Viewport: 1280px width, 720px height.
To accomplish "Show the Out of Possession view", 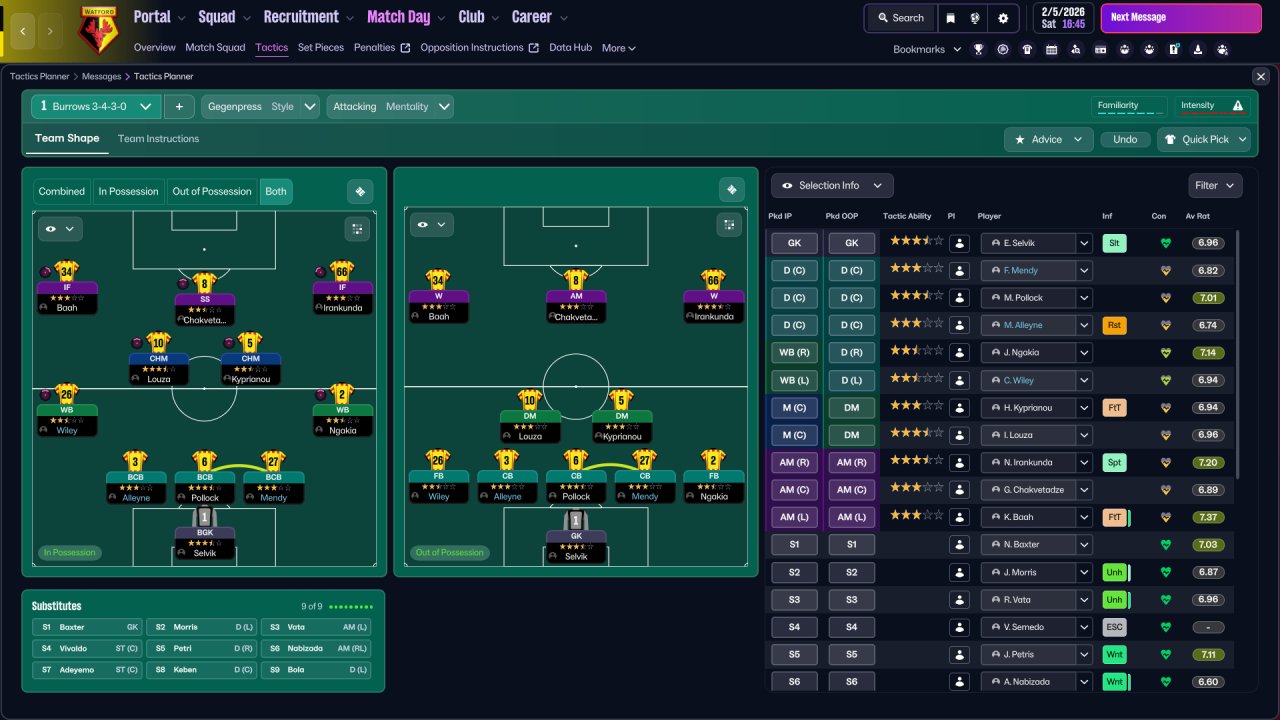I will tap(211, 192).
